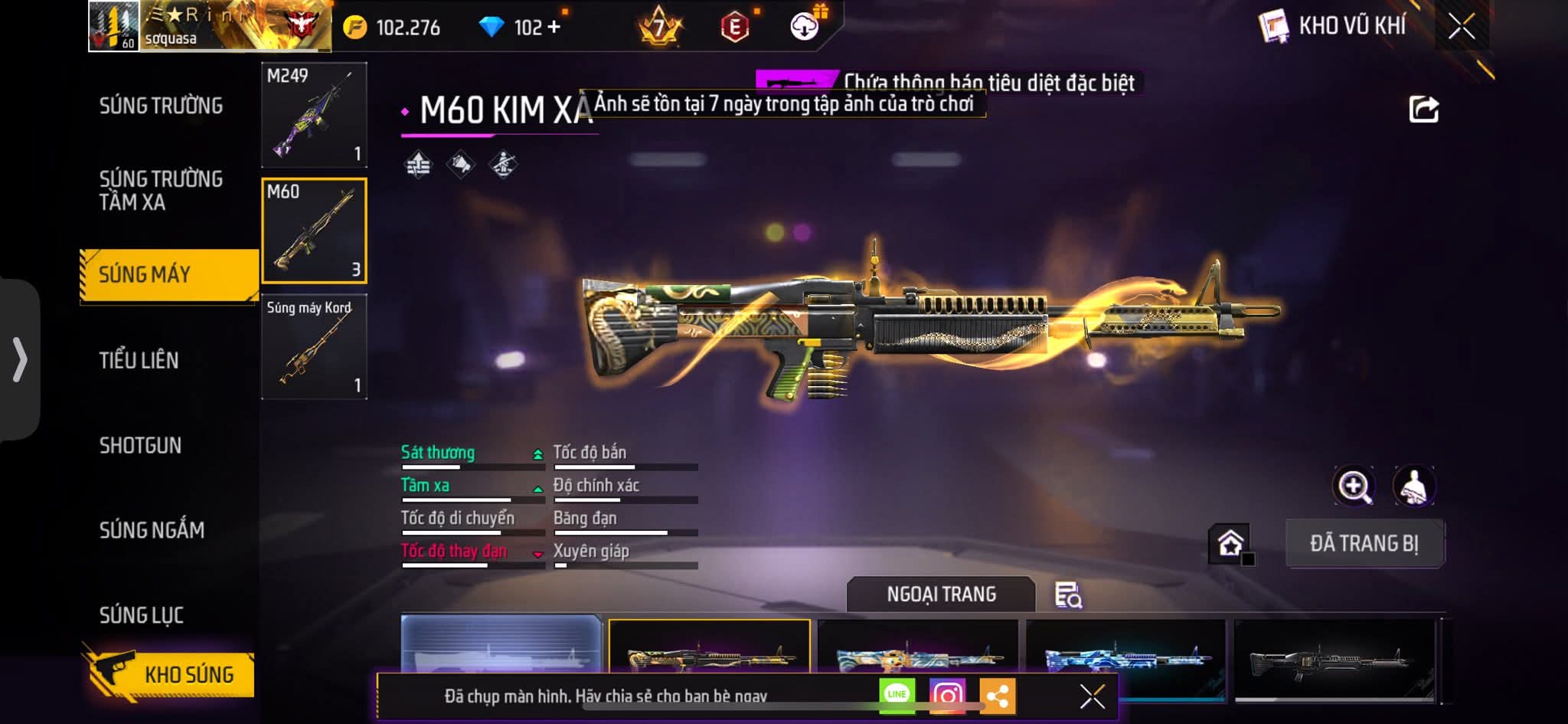Share the screenshot to Instagram

click(x=947, y=695)
